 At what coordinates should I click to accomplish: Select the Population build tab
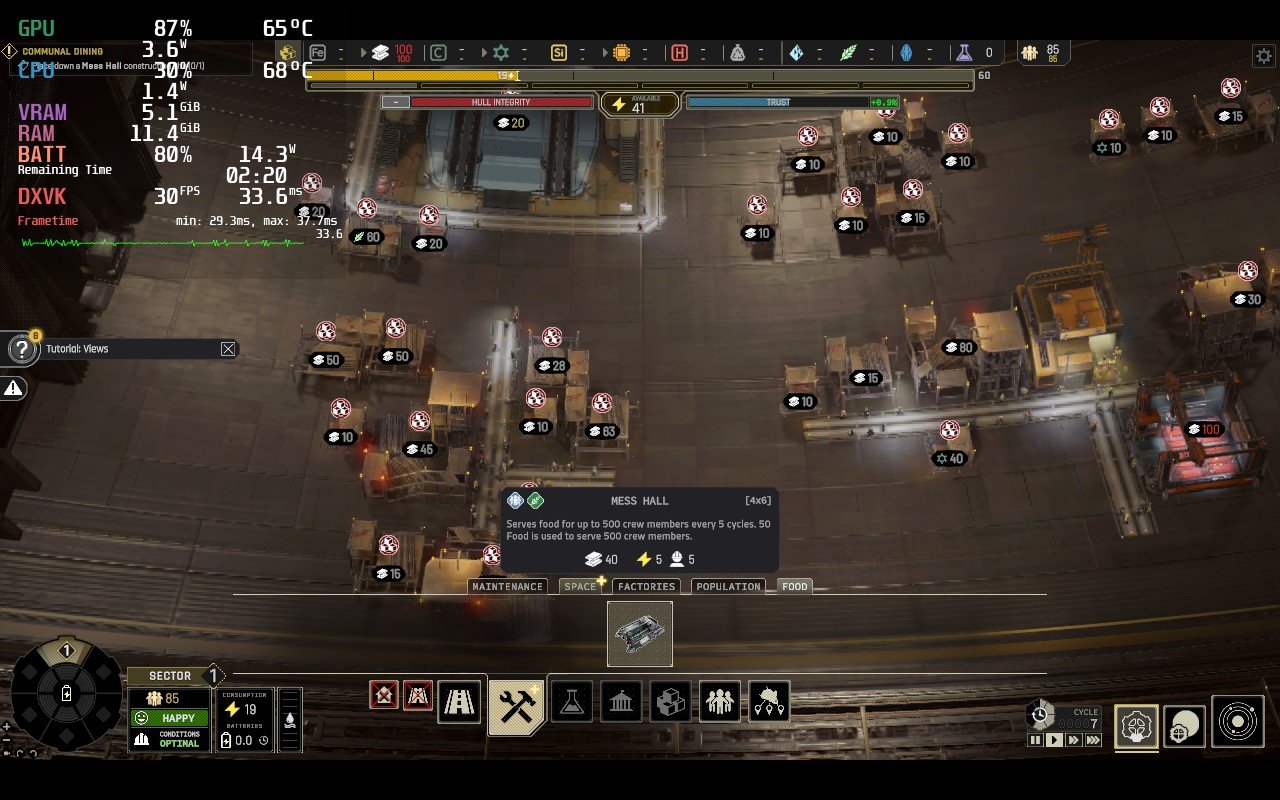tap(728, 587)
